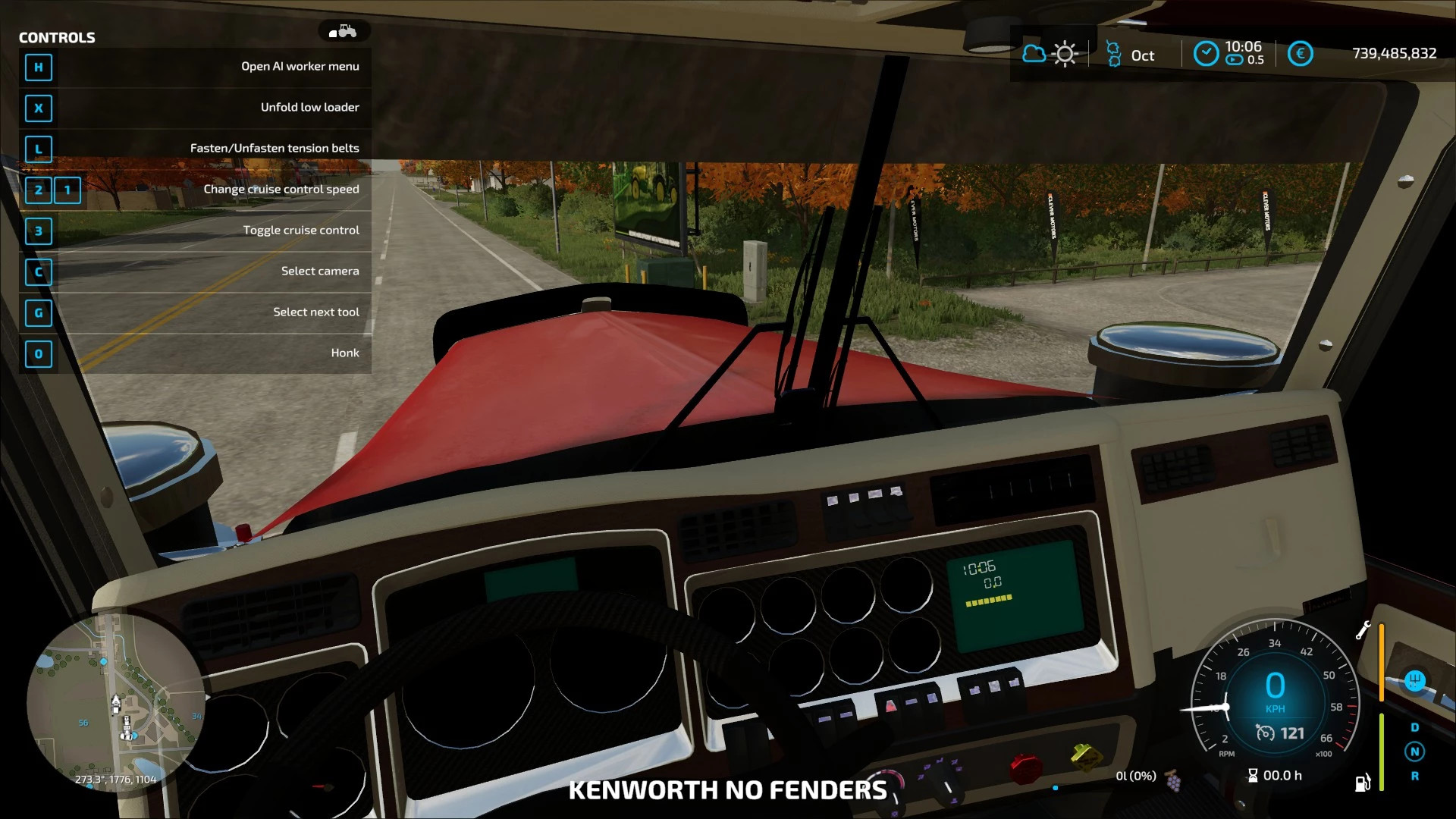Select the weather cloud and sun indicator

point(1049,54)
